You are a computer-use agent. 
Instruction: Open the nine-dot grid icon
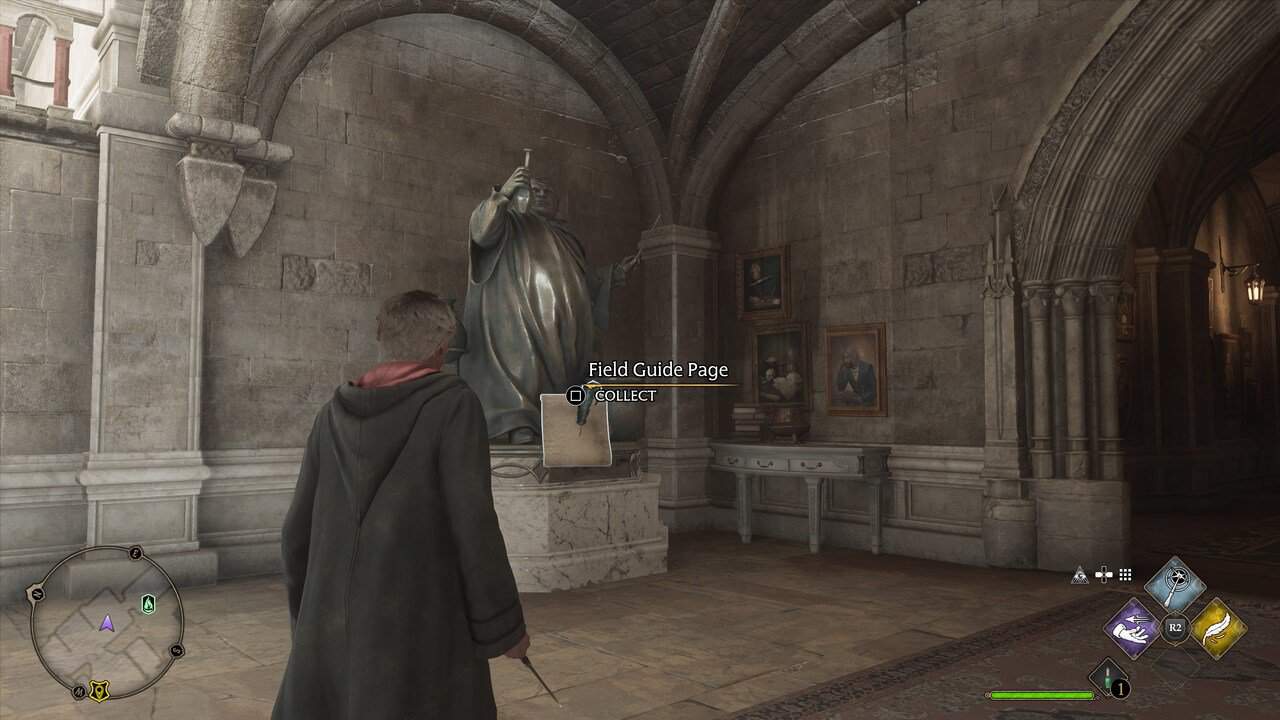click(x=1126, y=575)
